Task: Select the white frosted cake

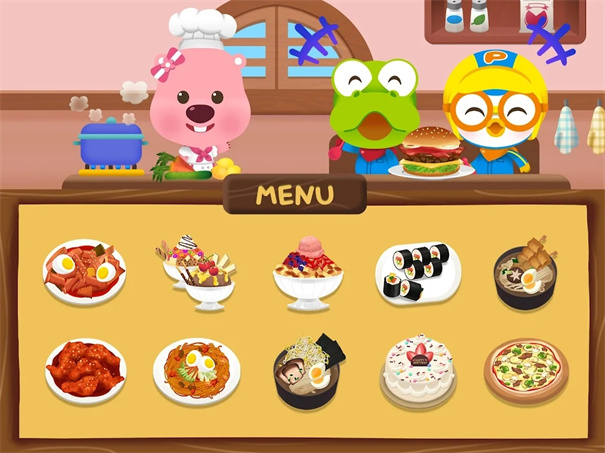Action: (x=418, y=369)
